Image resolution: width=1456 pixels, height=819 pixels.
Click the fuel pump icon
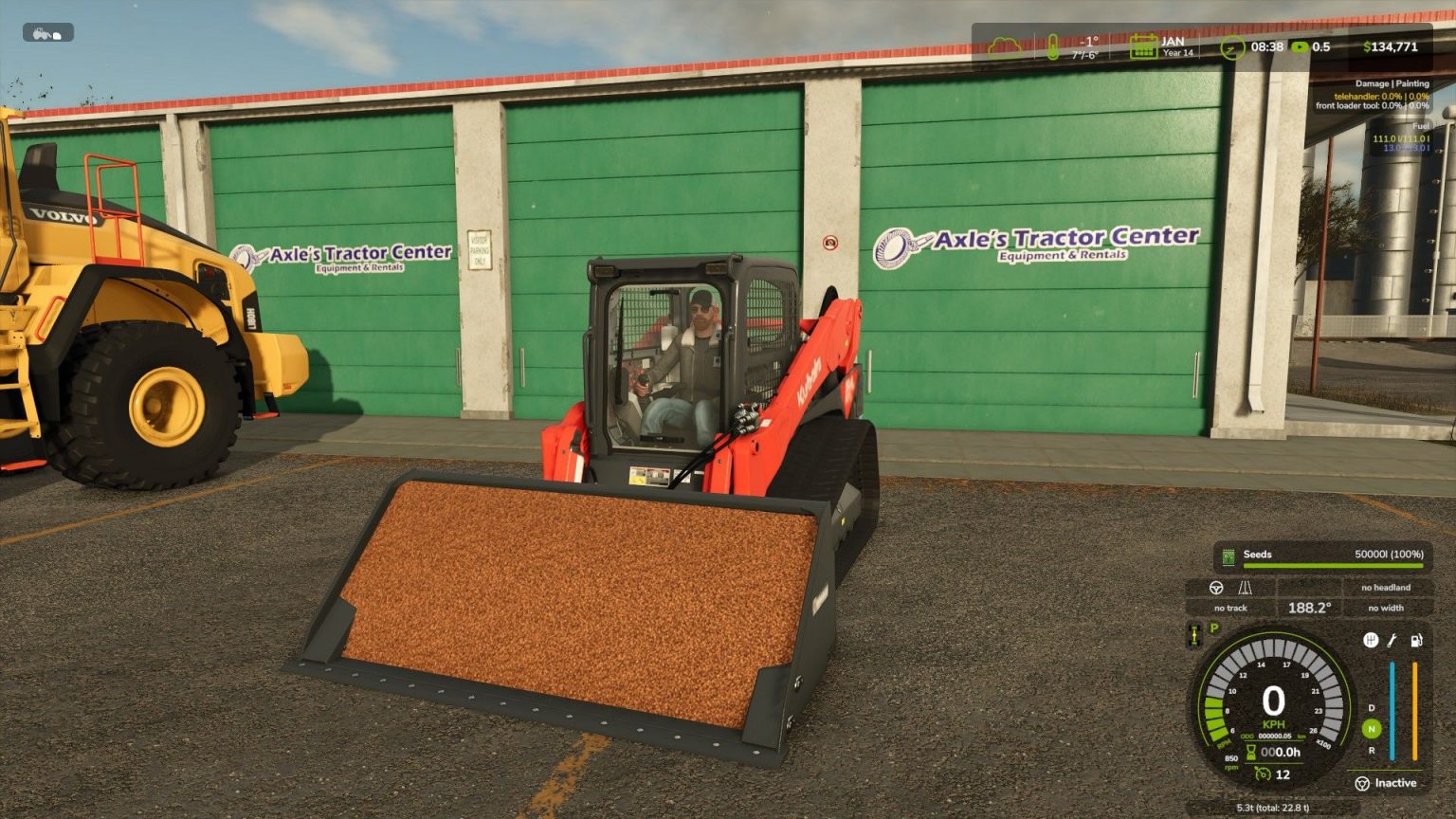[1416, 641]
